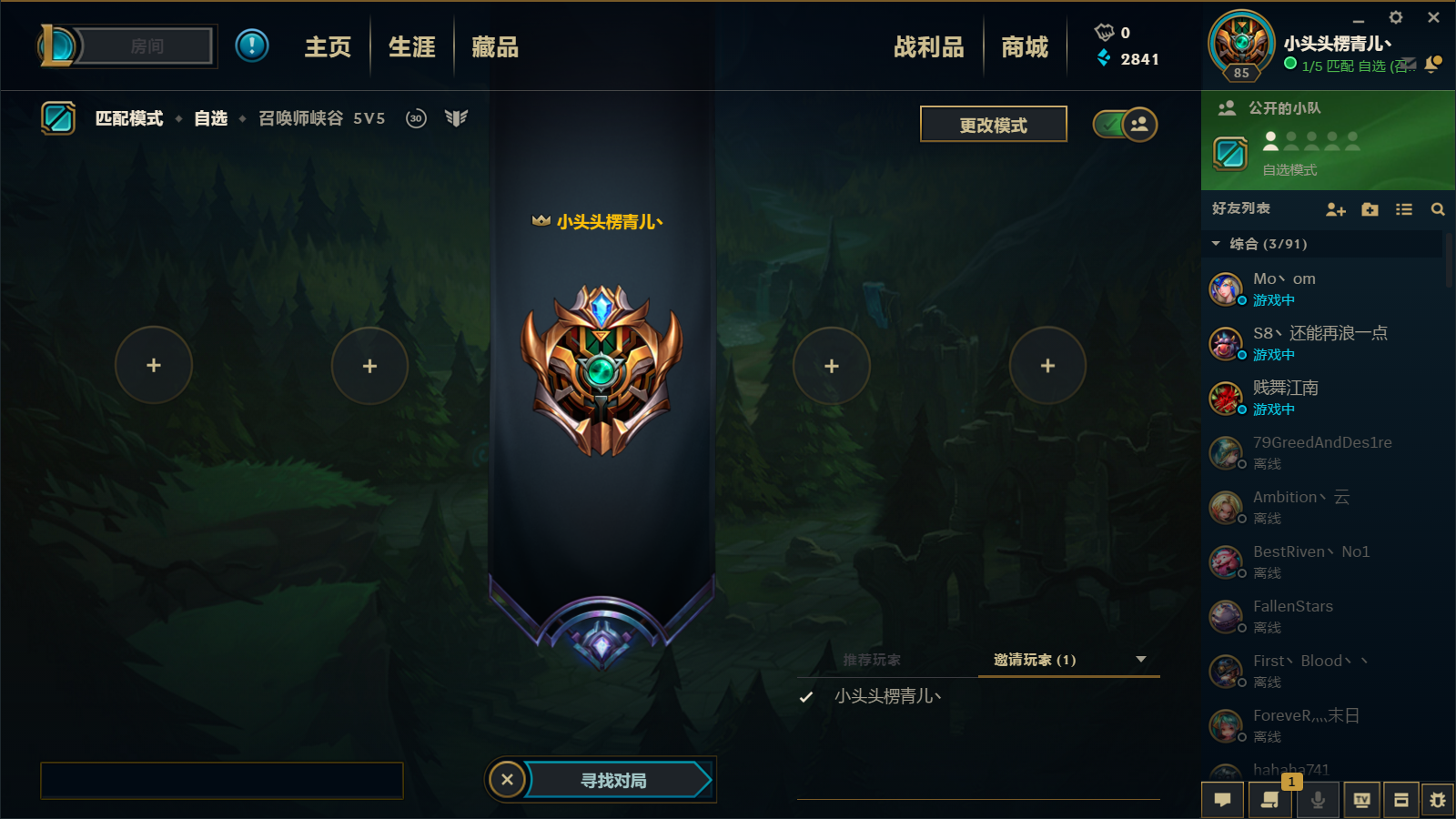Uncheck 小头头楞青儿 in invite players list
Viewport: 1456px width, 819px height.
804,696
